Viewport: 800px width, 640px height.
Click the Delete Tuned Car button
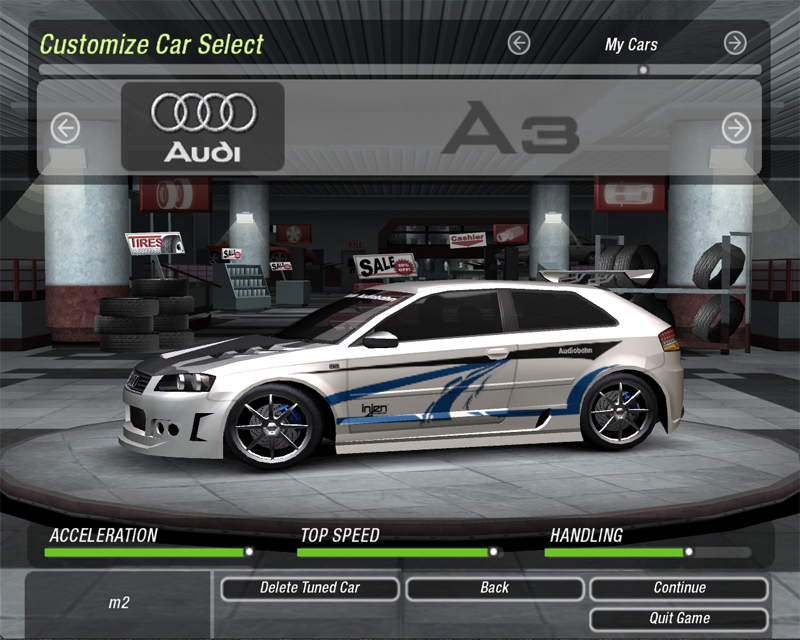tap(310, 588)
